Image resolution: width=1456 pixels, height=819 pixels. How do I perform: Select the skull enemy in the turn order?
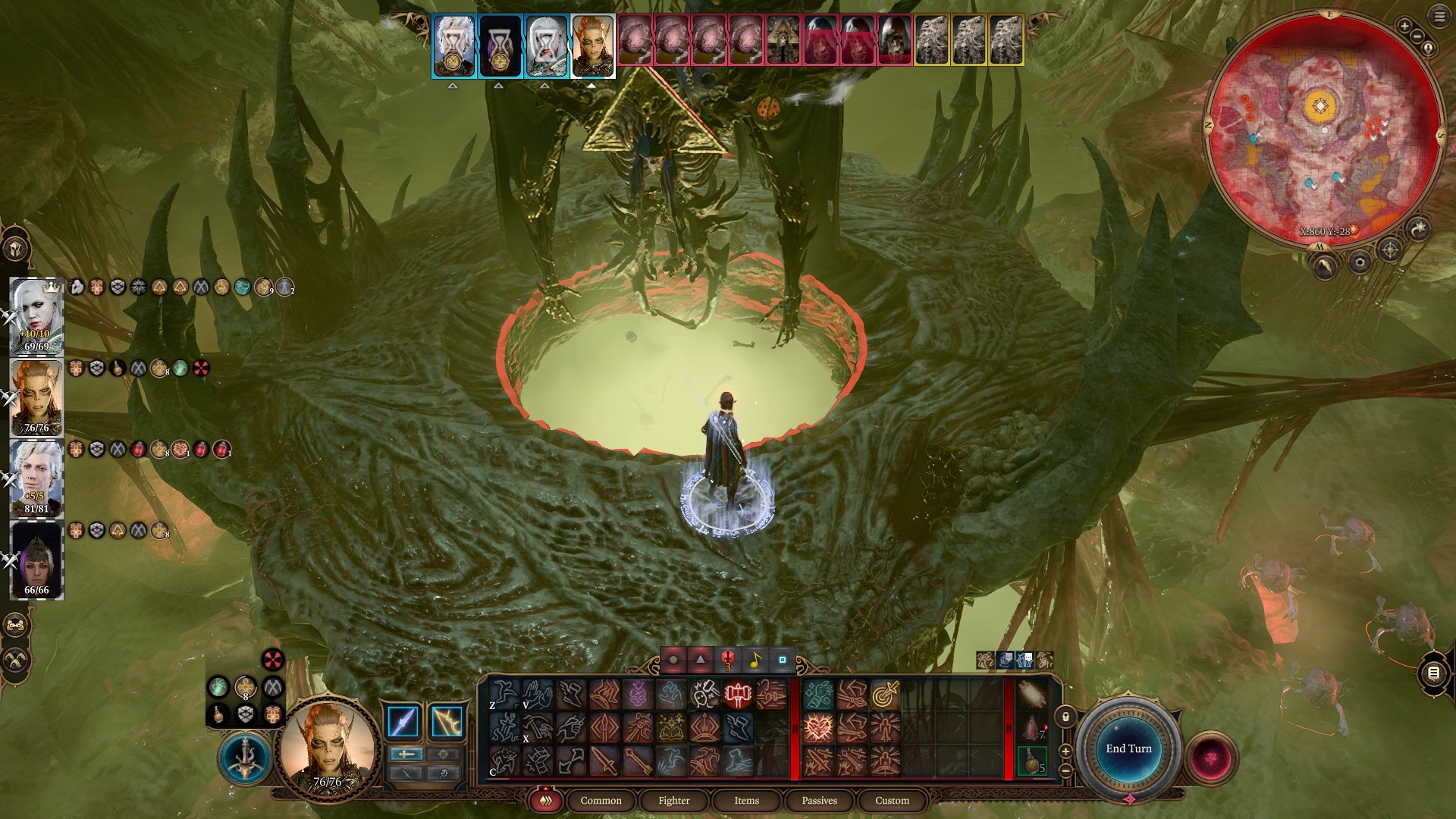(x=895, y=39)
